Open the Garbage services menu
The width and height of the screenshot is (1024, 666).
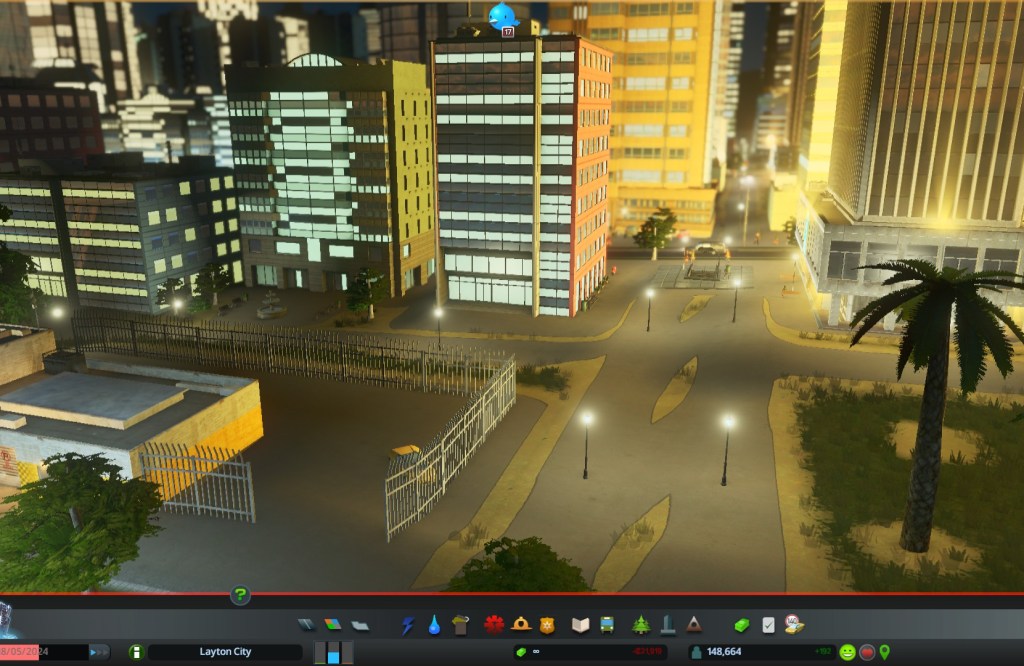[x=460, y=625]
